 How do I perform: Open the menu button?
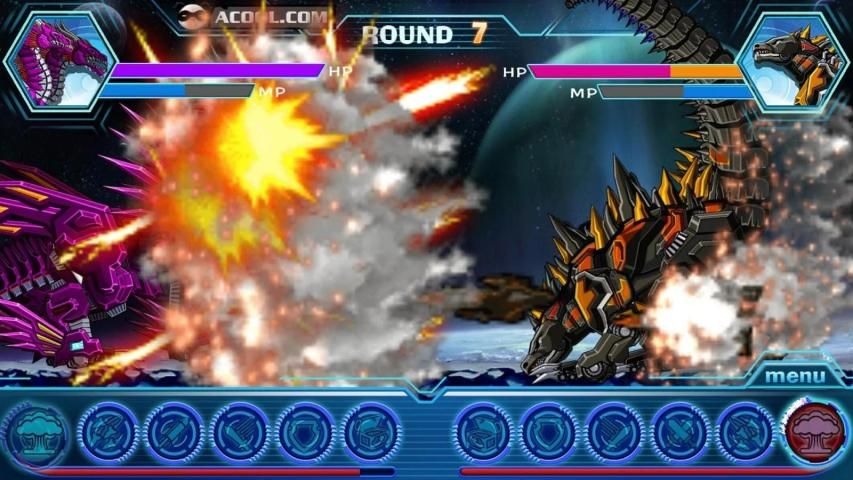796,376
